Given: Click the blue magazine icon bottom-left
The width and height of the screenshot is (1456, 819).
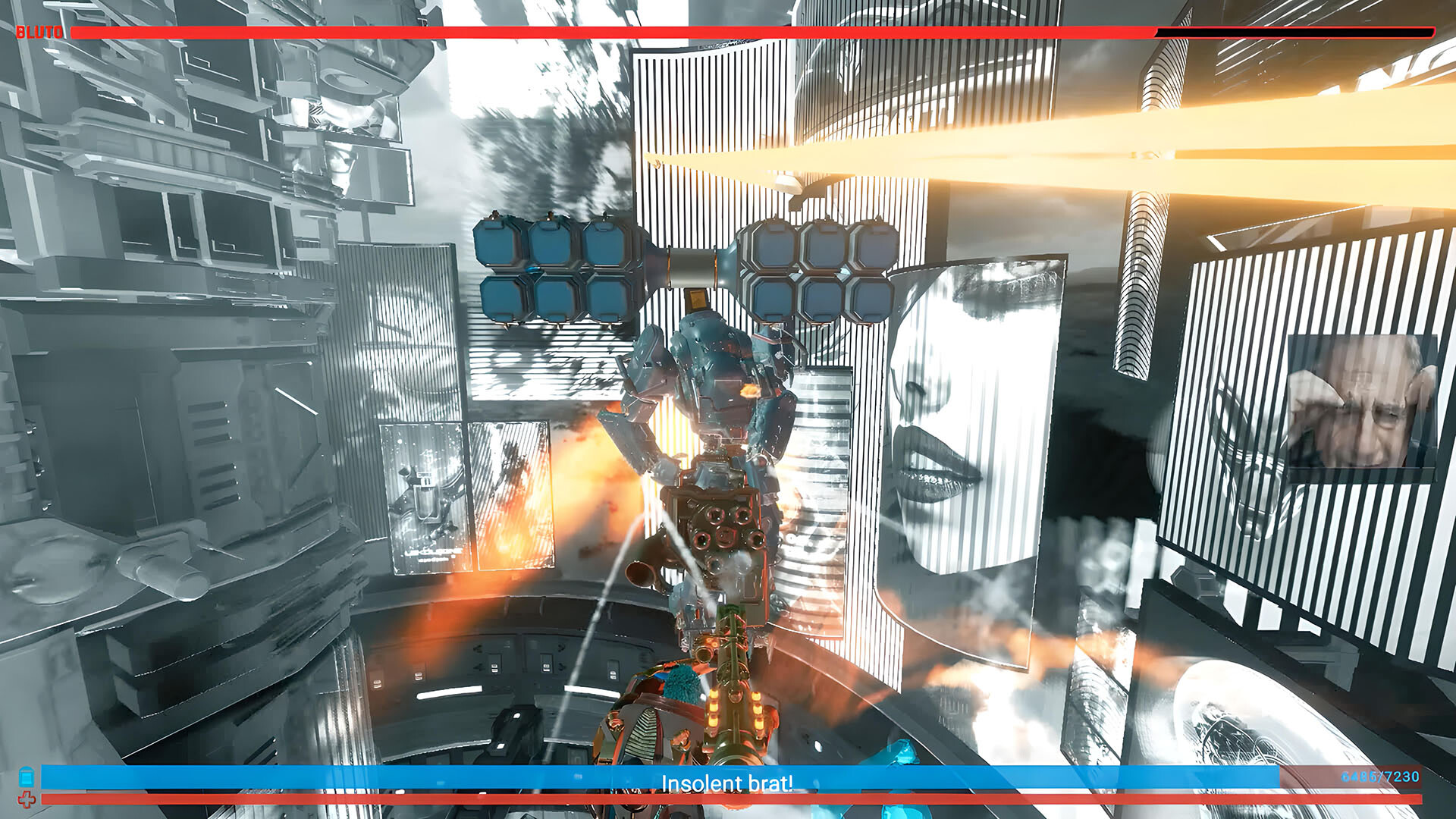Looking at the screenshot, I should point(28,776).
